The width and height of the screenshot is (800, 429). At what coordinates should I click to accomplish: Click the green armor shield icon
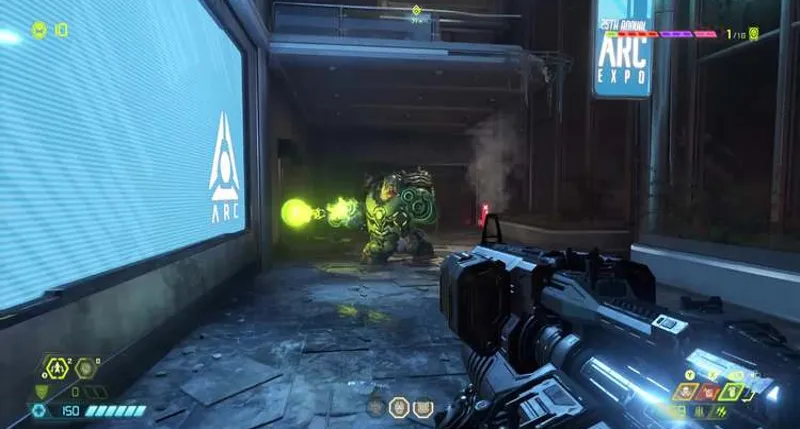[41, 391]
